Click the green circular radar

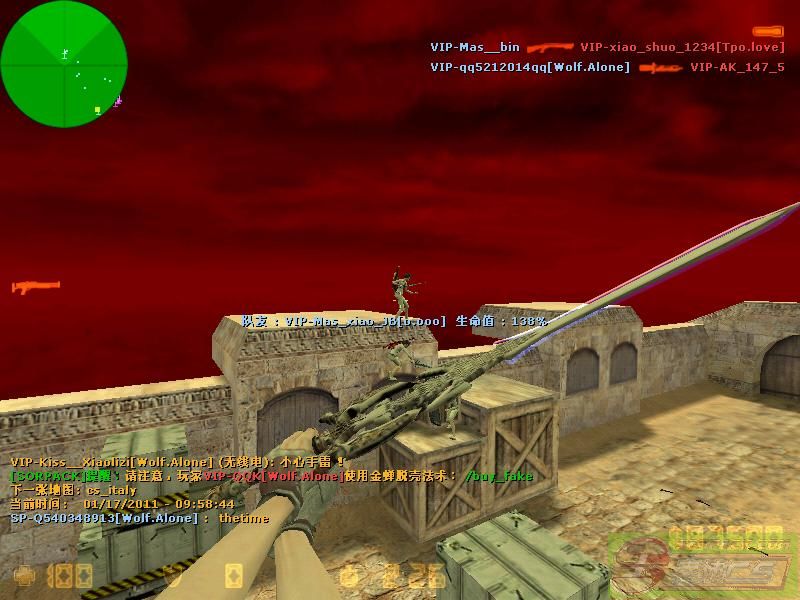(x=64, y=64)
